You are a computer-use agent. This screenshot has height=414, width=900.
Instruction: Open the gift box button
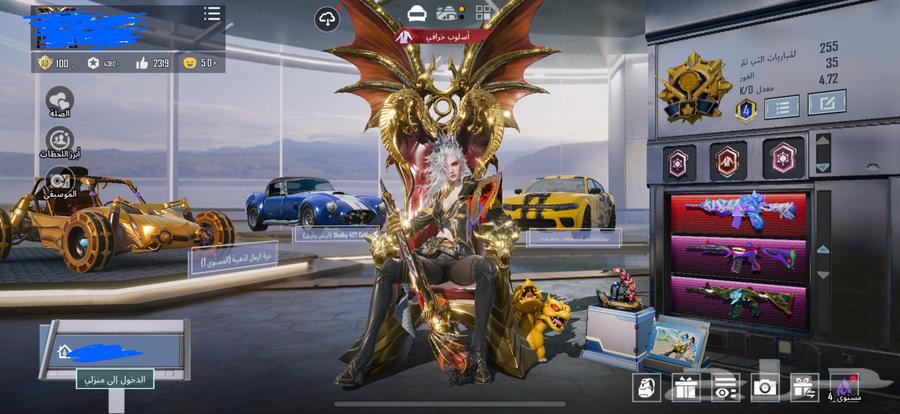coord(685,385)
